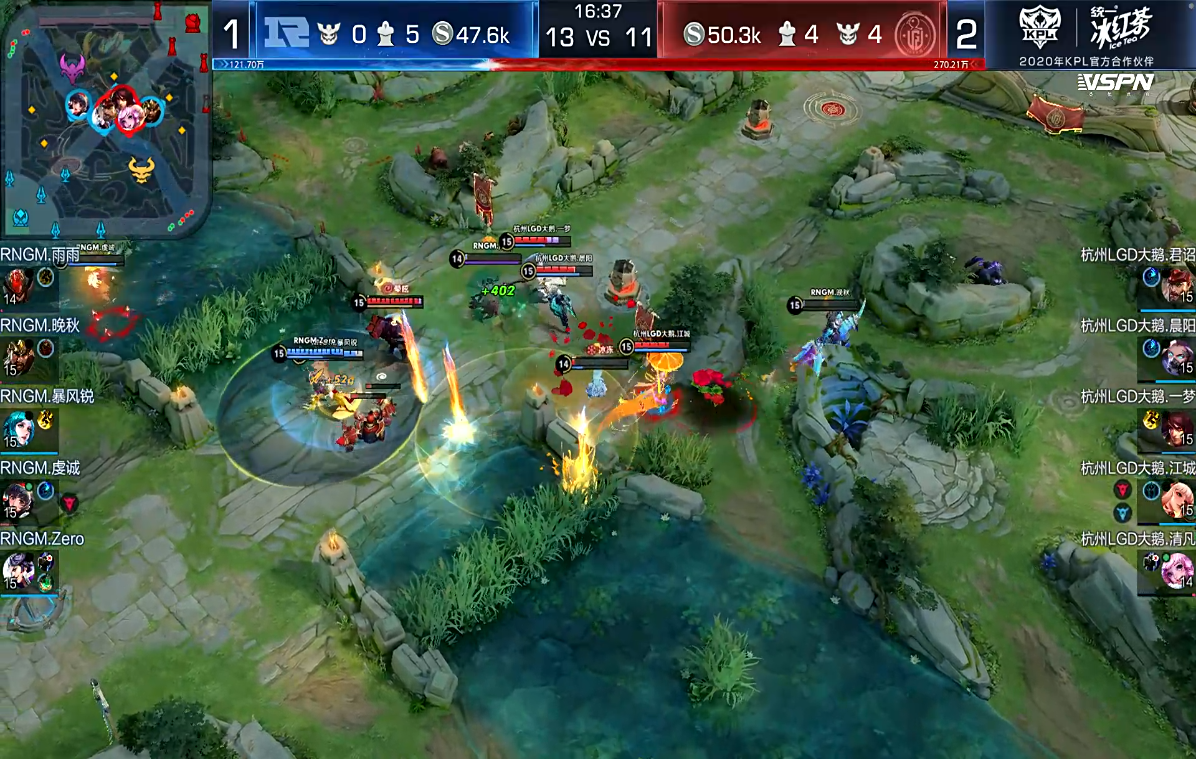Screen dimensions: 1196x759
Task: Choose 杭州LGD大鹅.清凡's hero portrait
Action: coord(1178,570)
